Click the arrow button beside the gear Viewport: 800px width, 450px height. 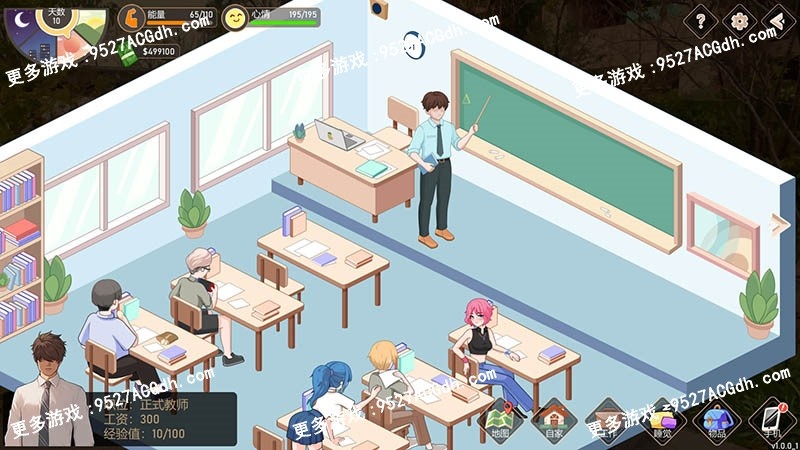coord(778,20)
